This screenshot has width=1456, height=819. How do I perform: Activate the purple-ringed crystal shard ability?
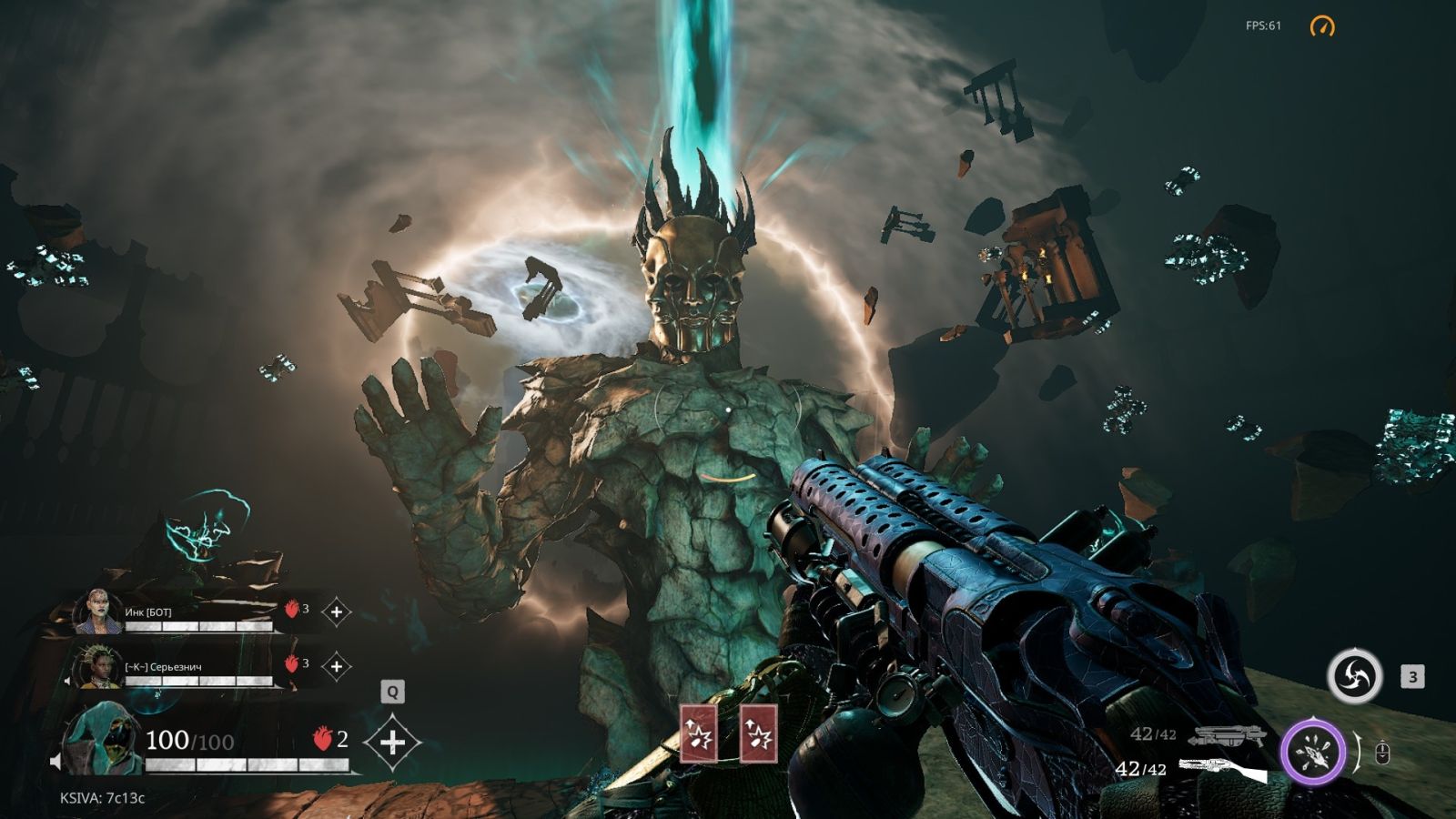pos(1313,753)
